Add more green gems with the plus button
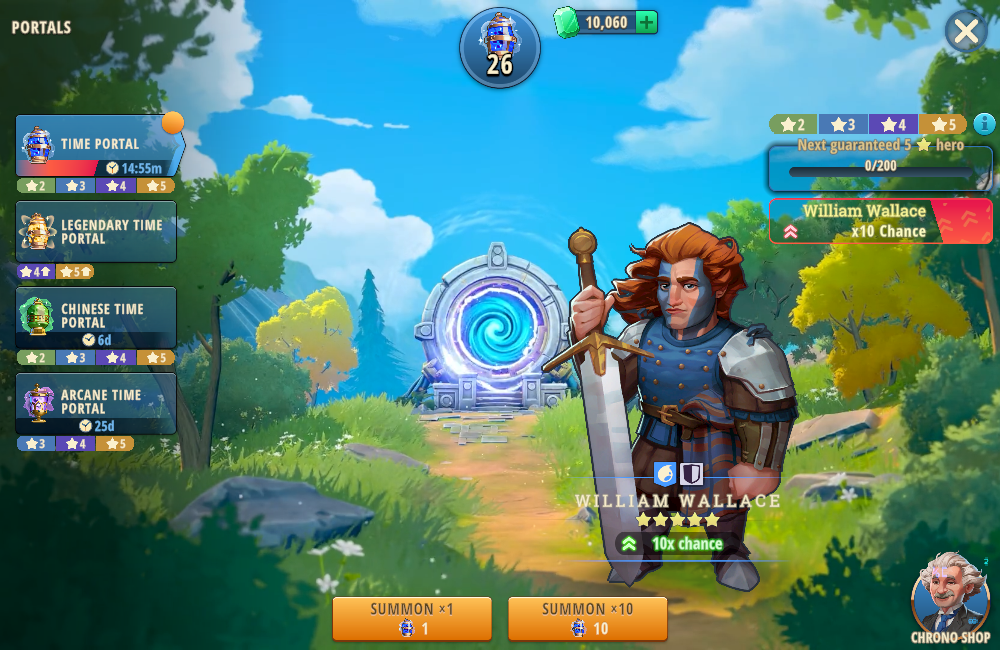The height and width of the screenshot is (650, 1000). click(646, 22)
